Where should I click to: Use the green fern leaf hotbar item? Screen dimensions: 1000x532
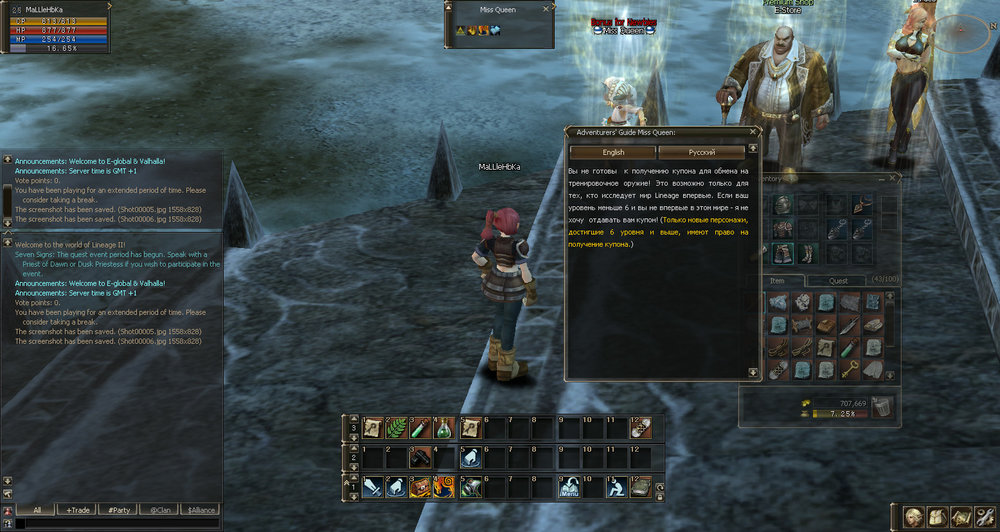[x=396, y=428]
